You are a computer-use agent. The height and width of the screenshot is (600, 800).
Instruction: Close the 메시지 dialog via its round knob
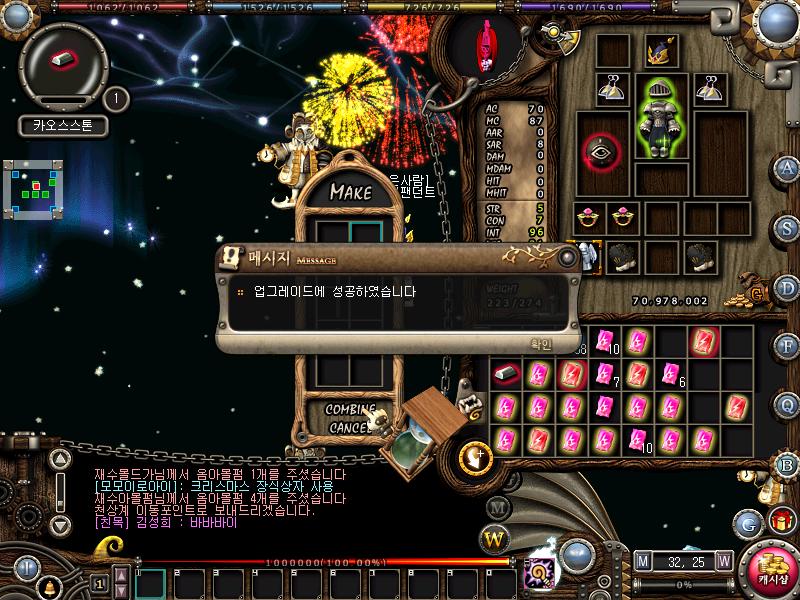coord(568,258)
